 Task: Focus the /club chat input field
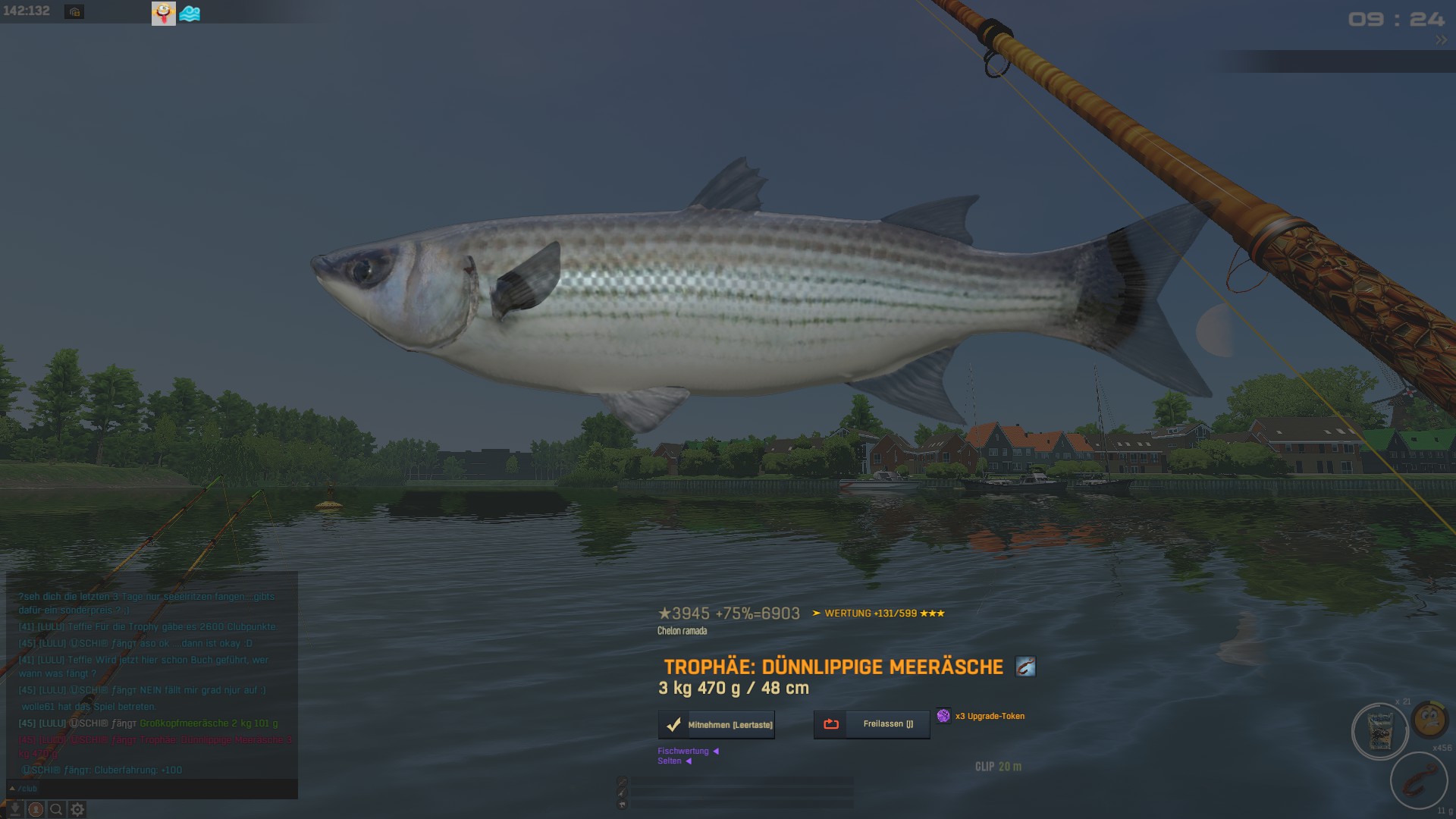(x=152, y=789)
